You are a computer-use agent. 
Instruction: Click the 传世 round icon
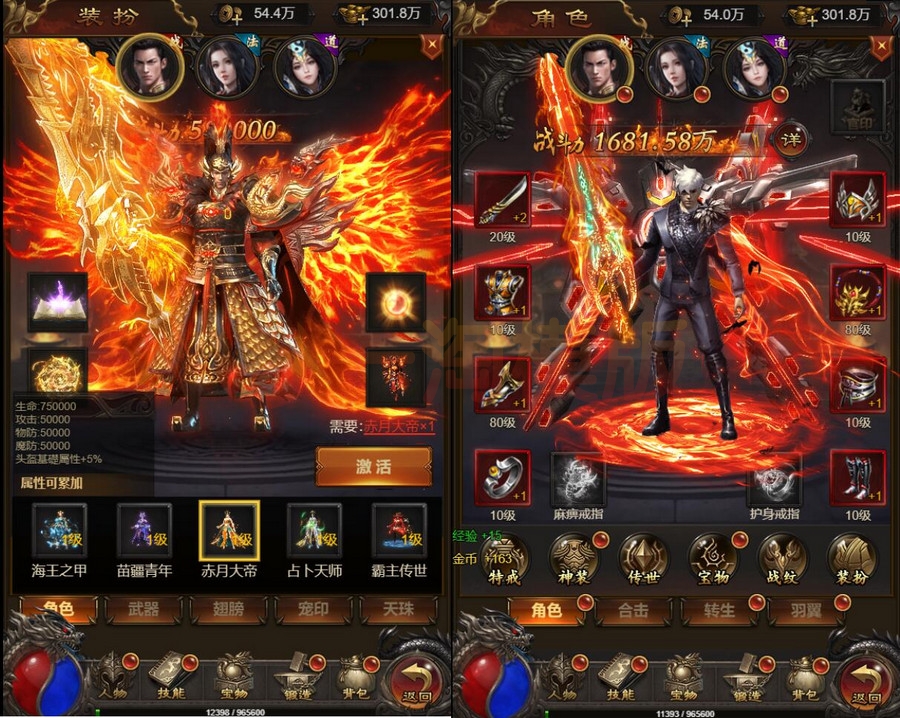tap(644, 559)
